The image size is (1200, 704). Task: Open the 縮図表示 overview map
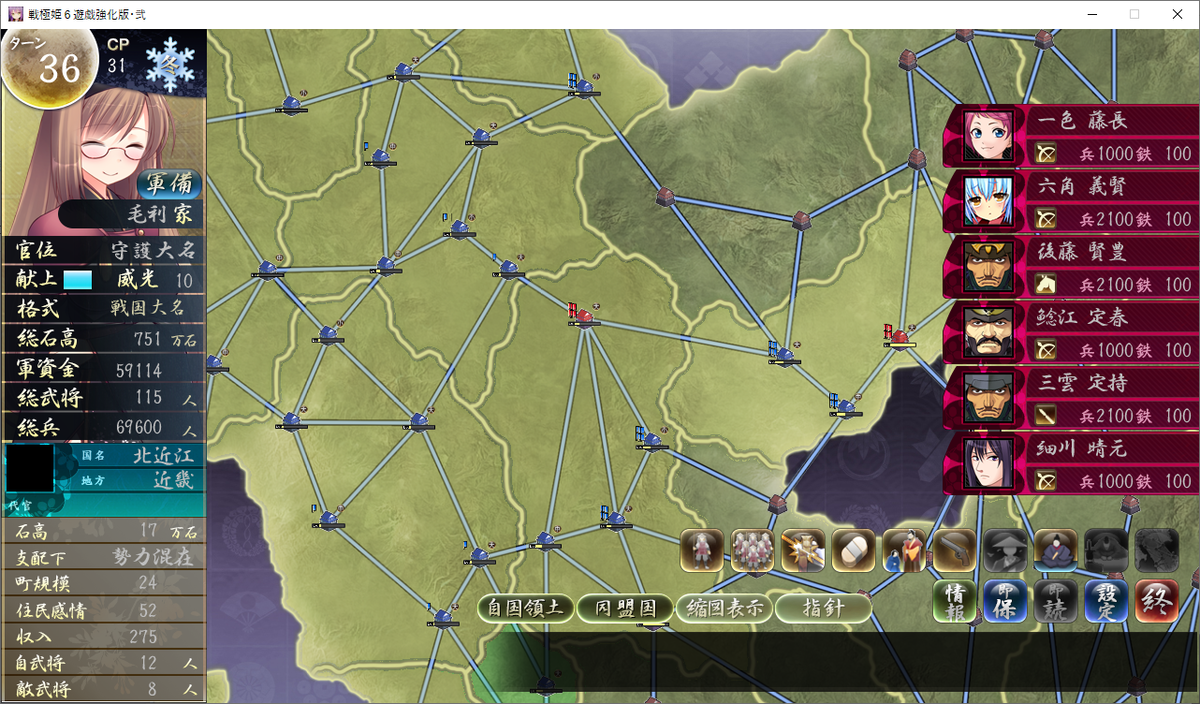724,608
